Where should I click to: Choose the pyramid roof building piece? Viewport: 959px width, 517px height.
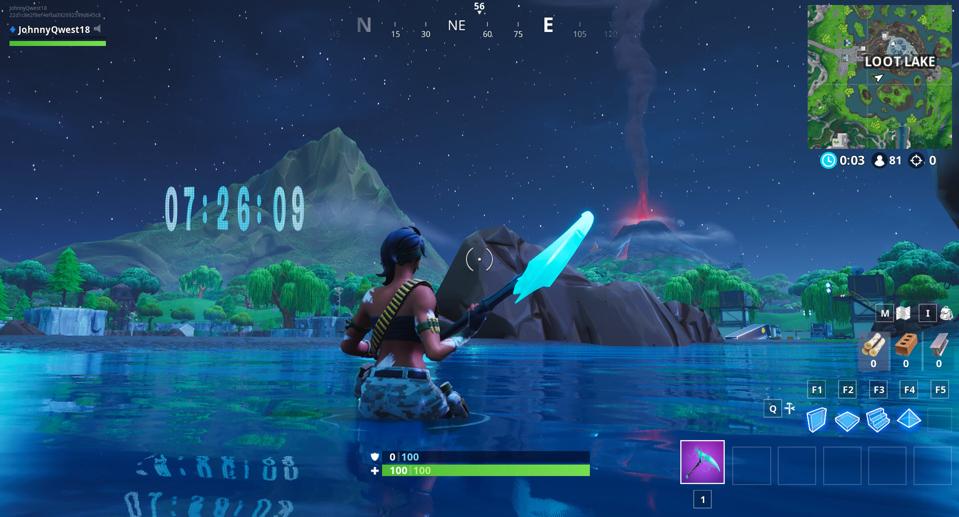(909, 419)
